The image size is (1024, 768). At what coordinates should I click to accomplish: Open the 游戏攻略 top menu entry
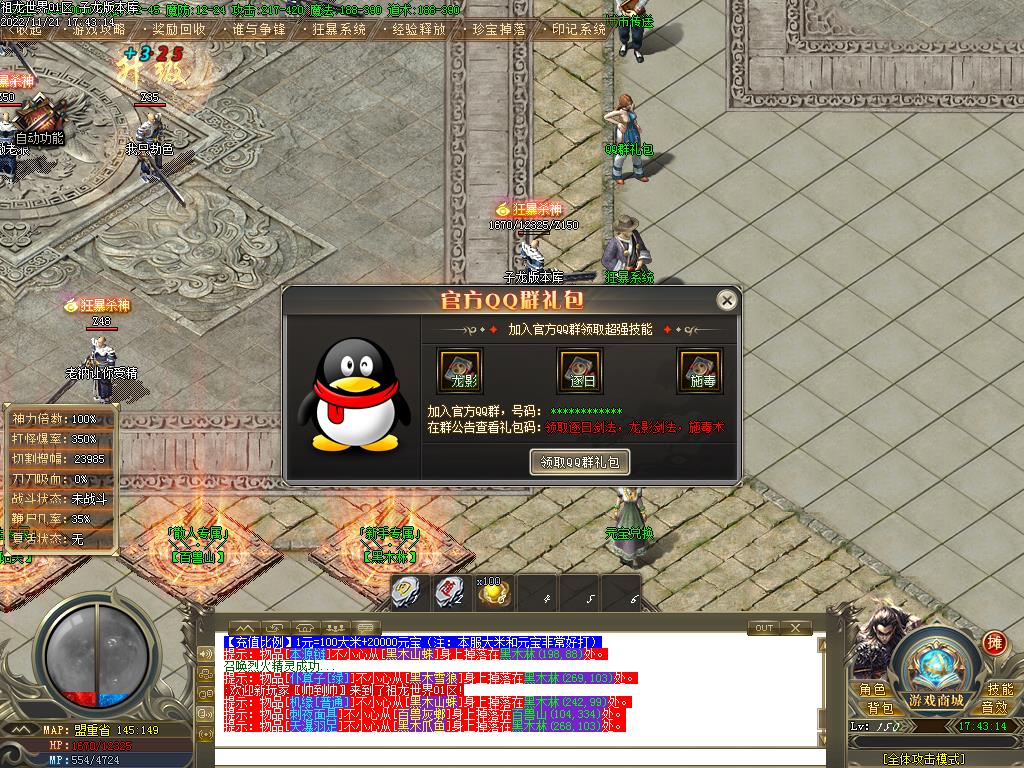point(99,29)
